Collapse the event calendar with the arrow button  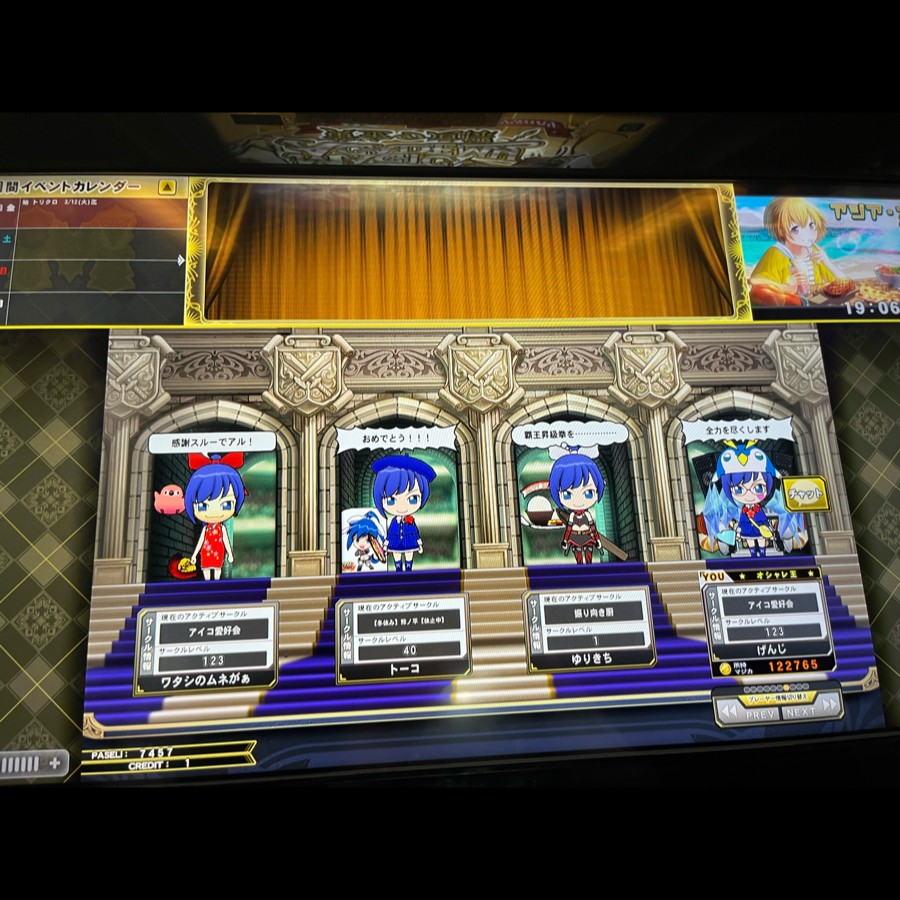(x=167, y=187)
